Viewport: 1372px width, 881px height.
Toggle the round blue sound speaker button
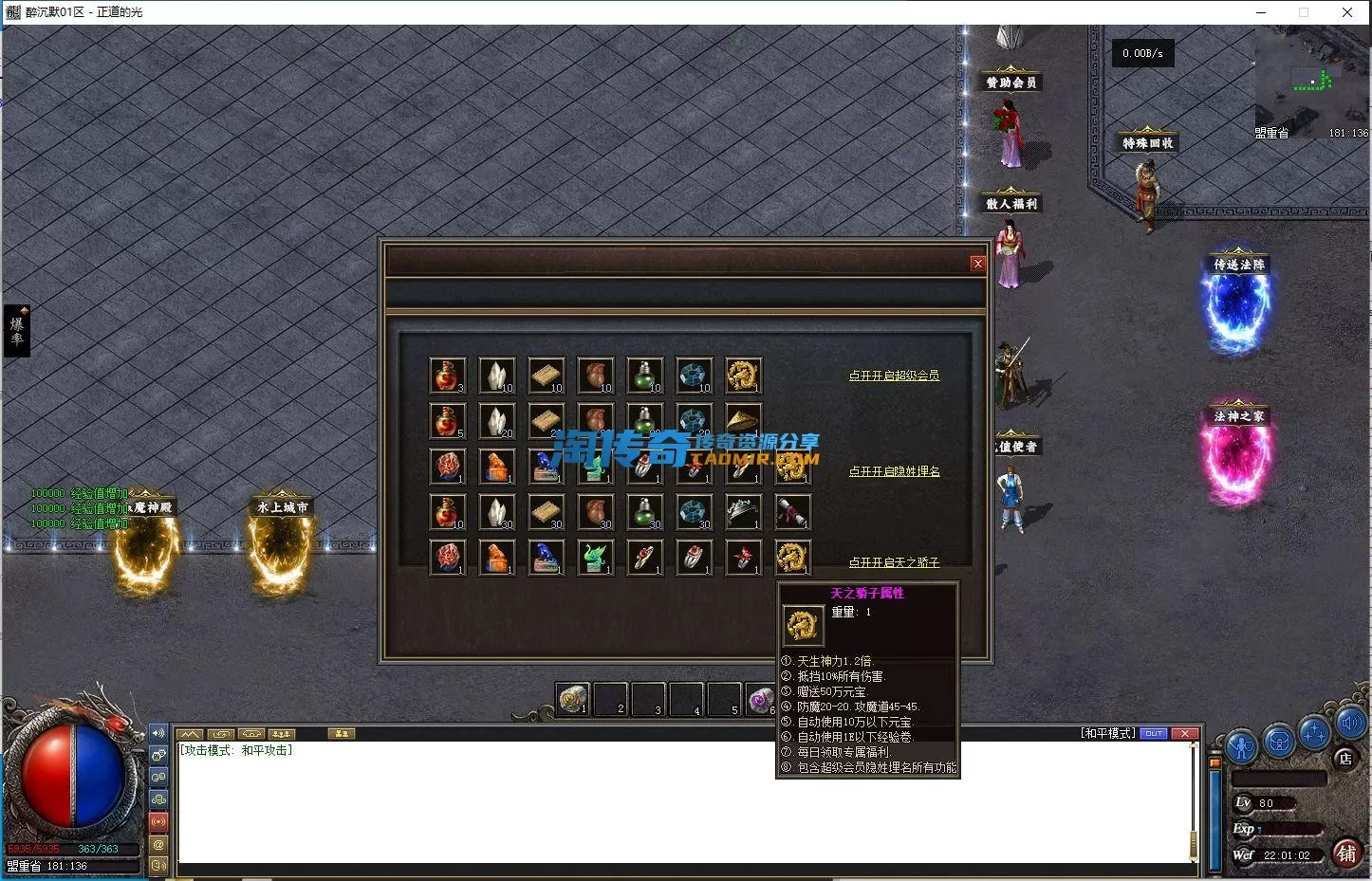pos(1350,725)
